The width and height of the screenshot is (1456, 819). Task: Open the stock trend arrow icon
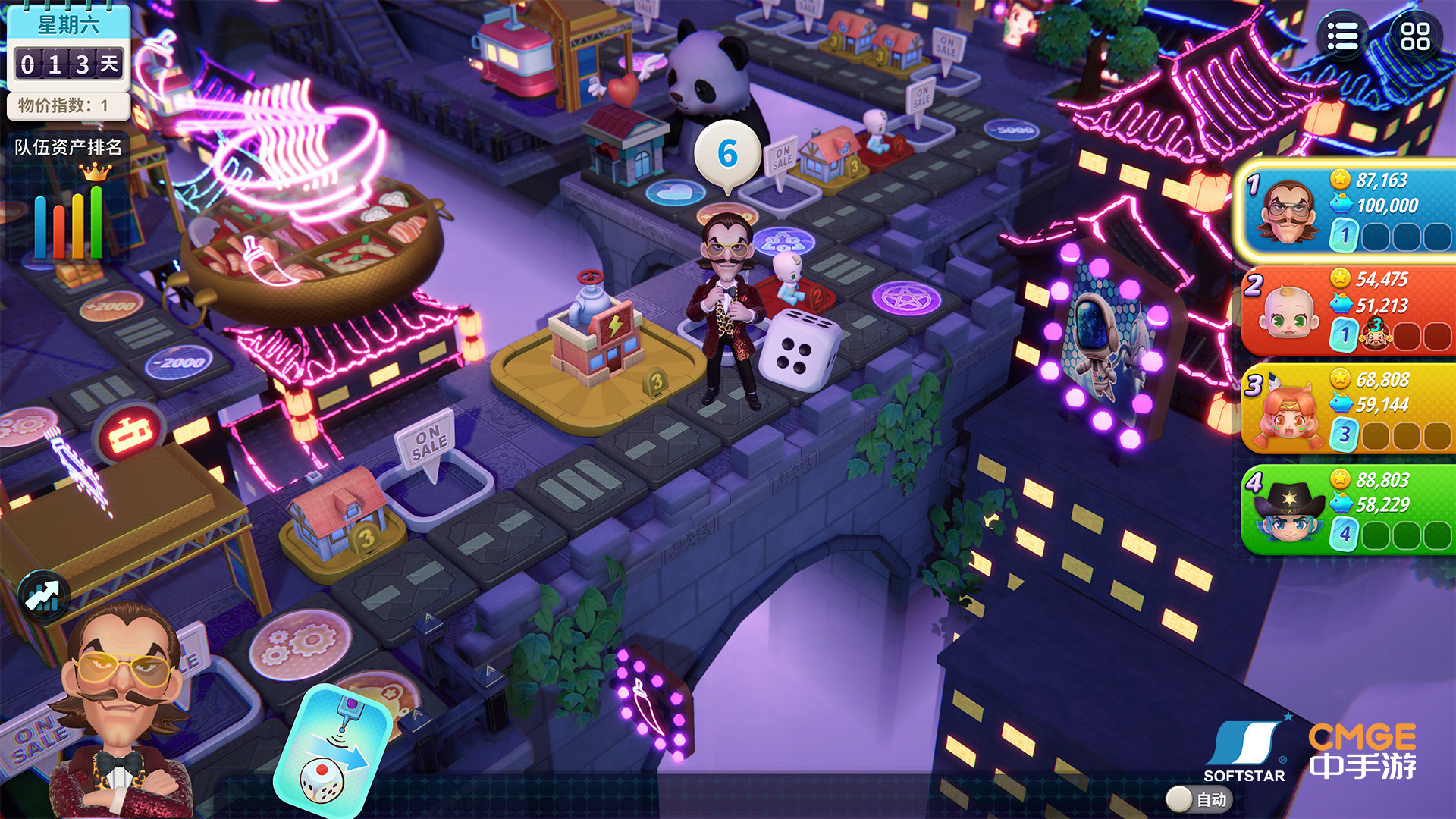[x=43, y=596]
